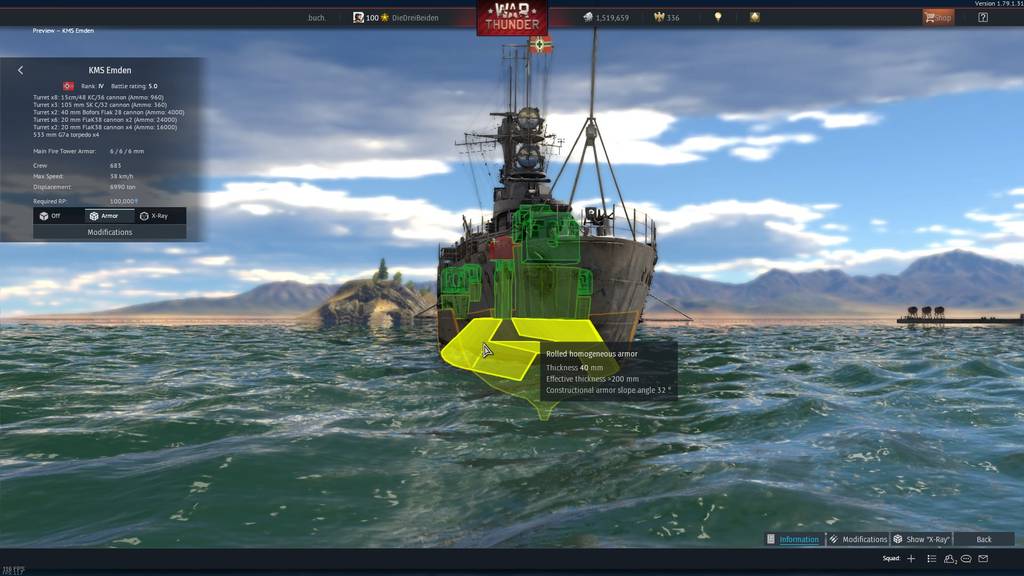Click the Golden Eagles balance
Screen dimensions: 1024x576
(x=666, y=18)
